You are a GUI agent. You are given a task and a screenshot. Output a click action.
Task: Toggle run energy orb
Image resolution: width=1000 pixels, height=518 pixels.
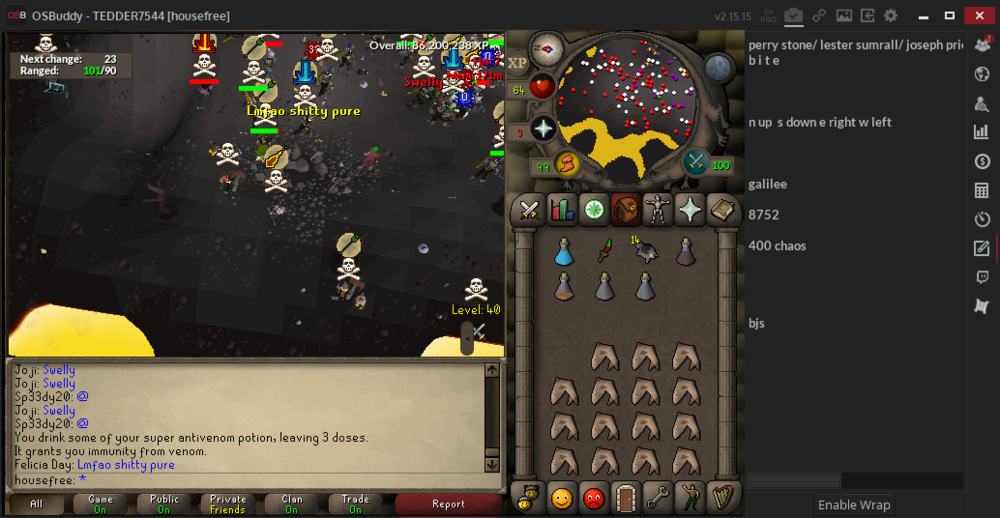coord(566,163)
